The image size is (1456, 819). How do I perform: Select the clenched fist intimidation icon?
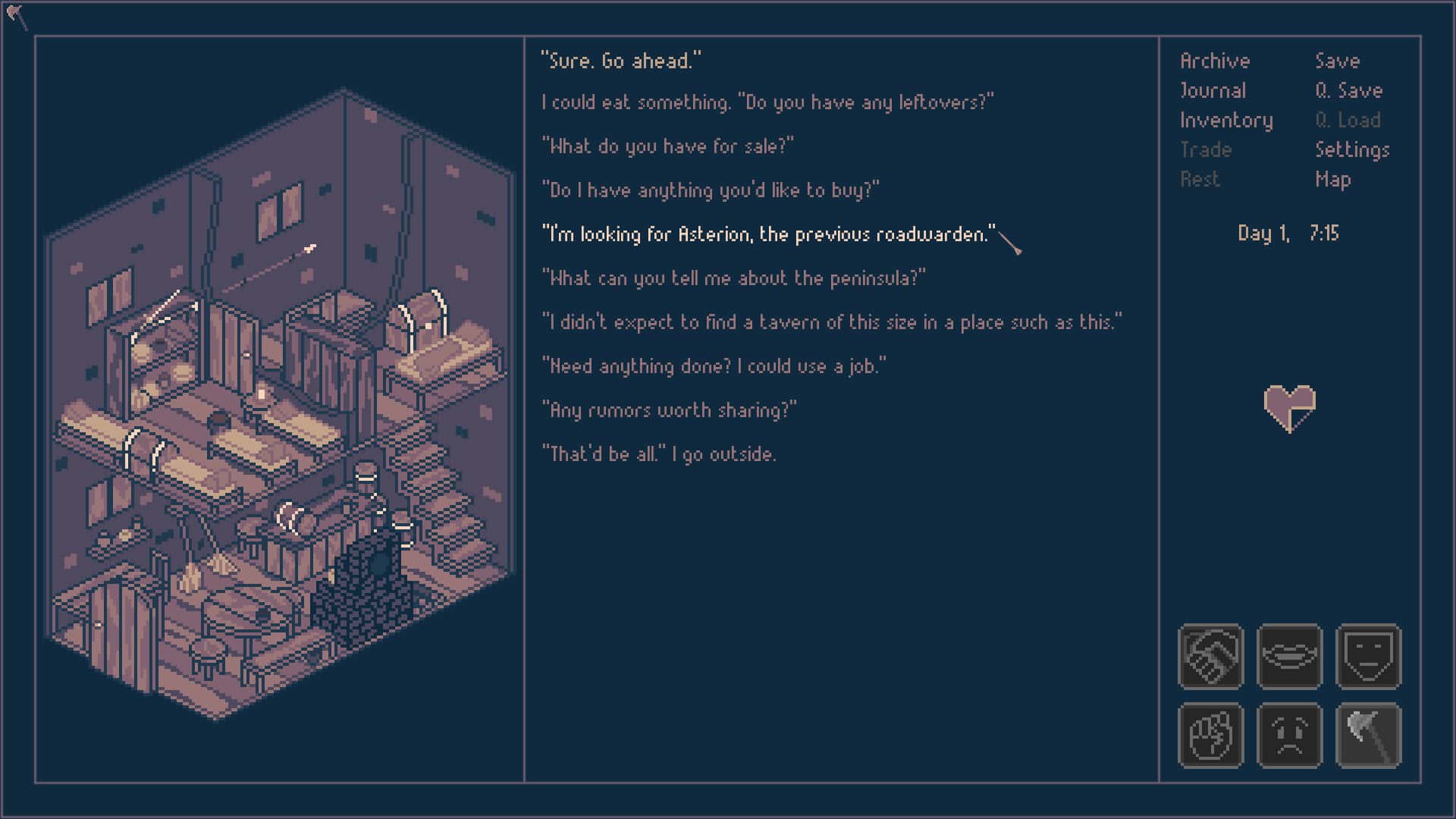(x=1211, y=736)
